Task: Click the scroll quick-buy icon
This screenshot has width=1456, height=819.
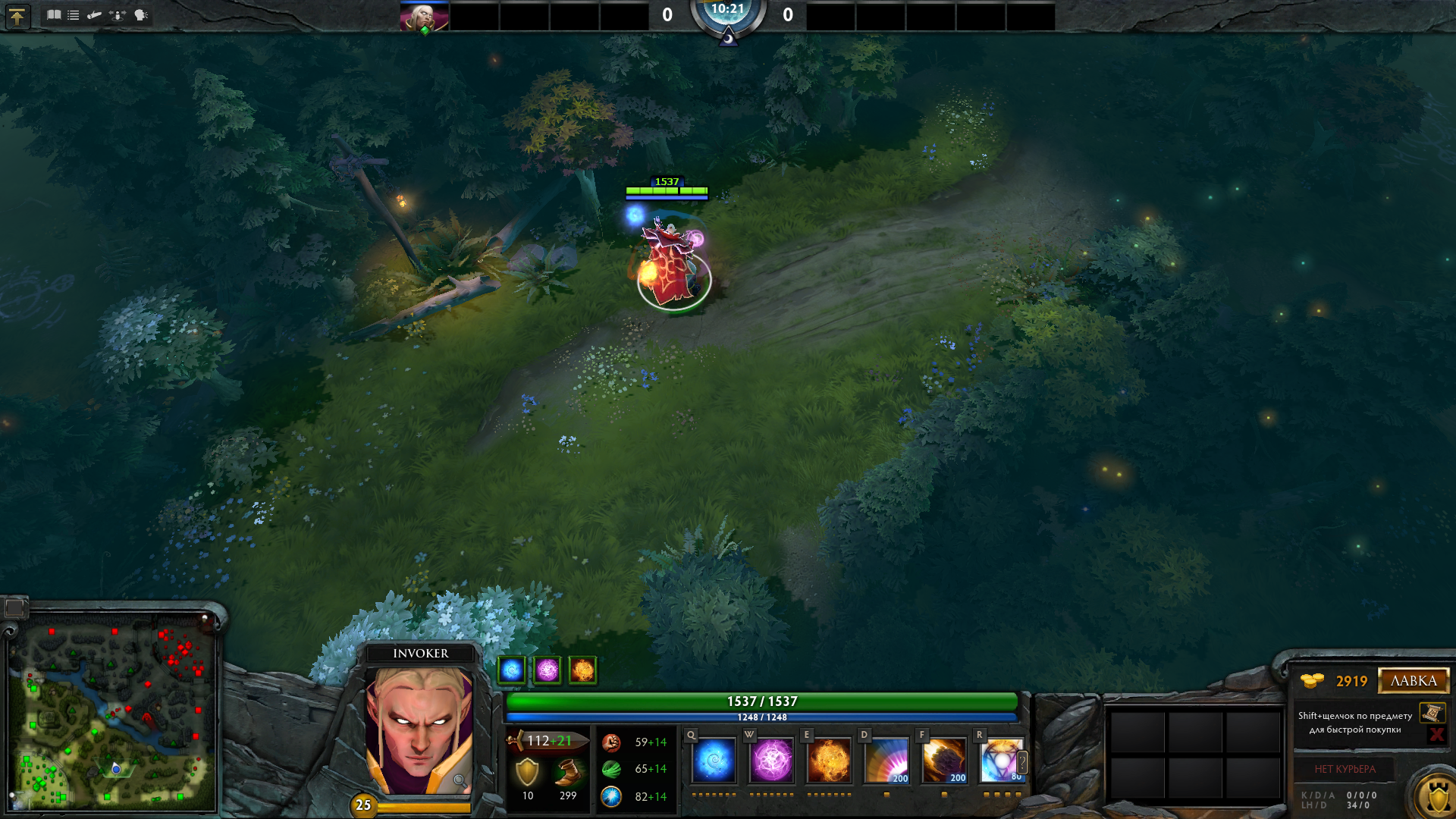Action: [x=1432, y=713]
